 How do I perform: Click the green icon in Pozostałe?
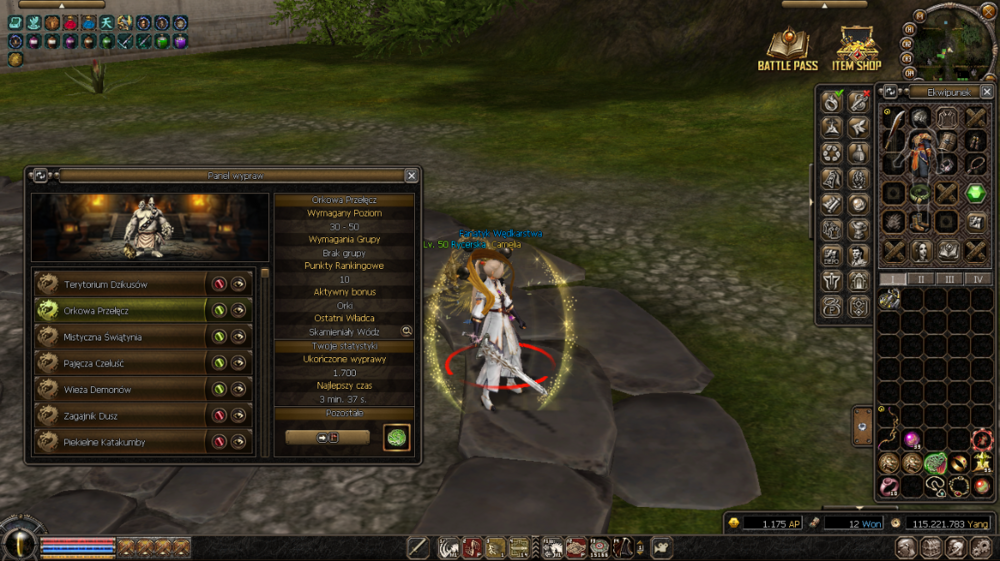coord(396,437)
